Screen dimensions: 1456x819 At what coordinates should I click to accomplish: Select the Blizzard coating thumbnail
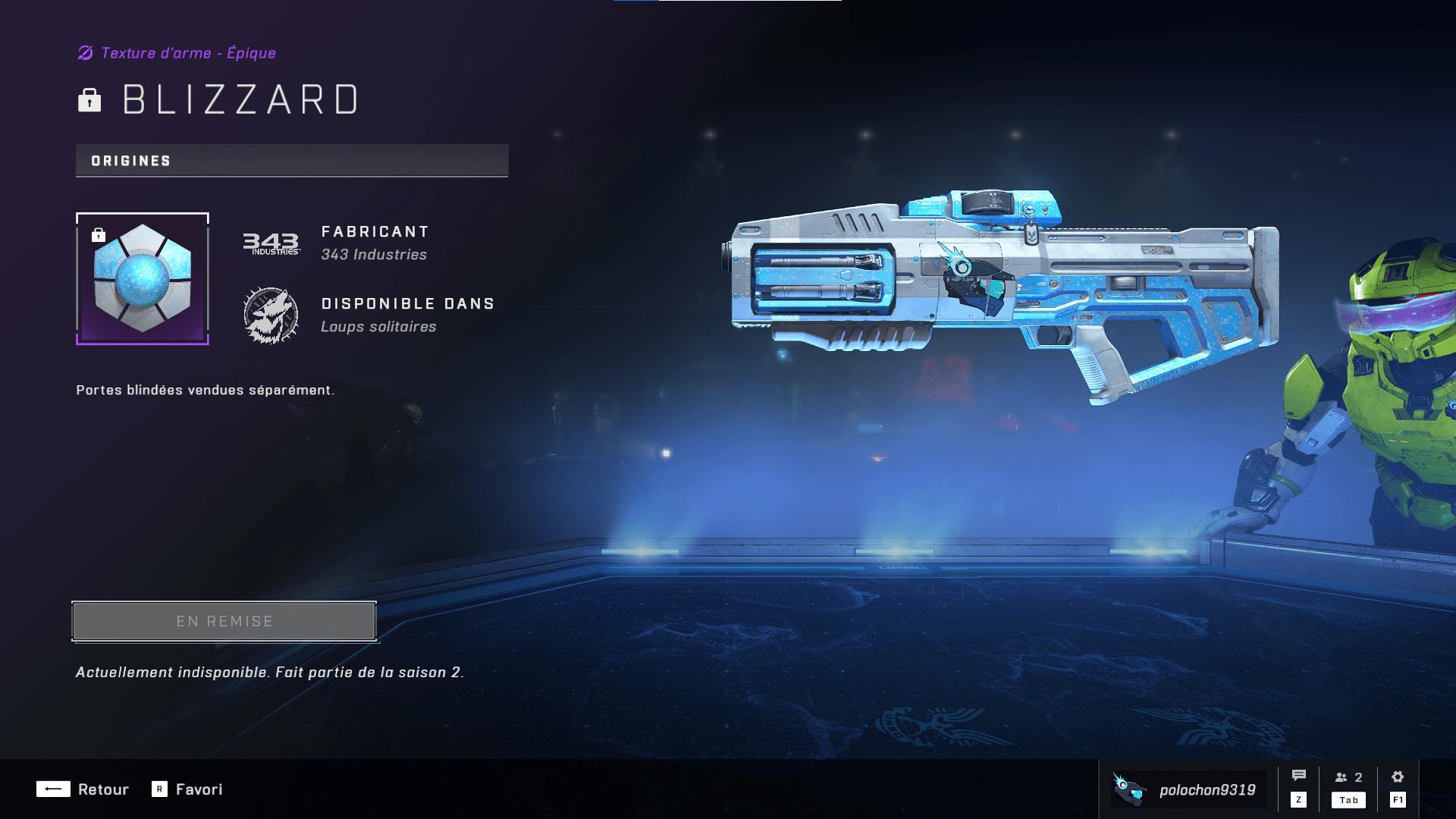143,278
